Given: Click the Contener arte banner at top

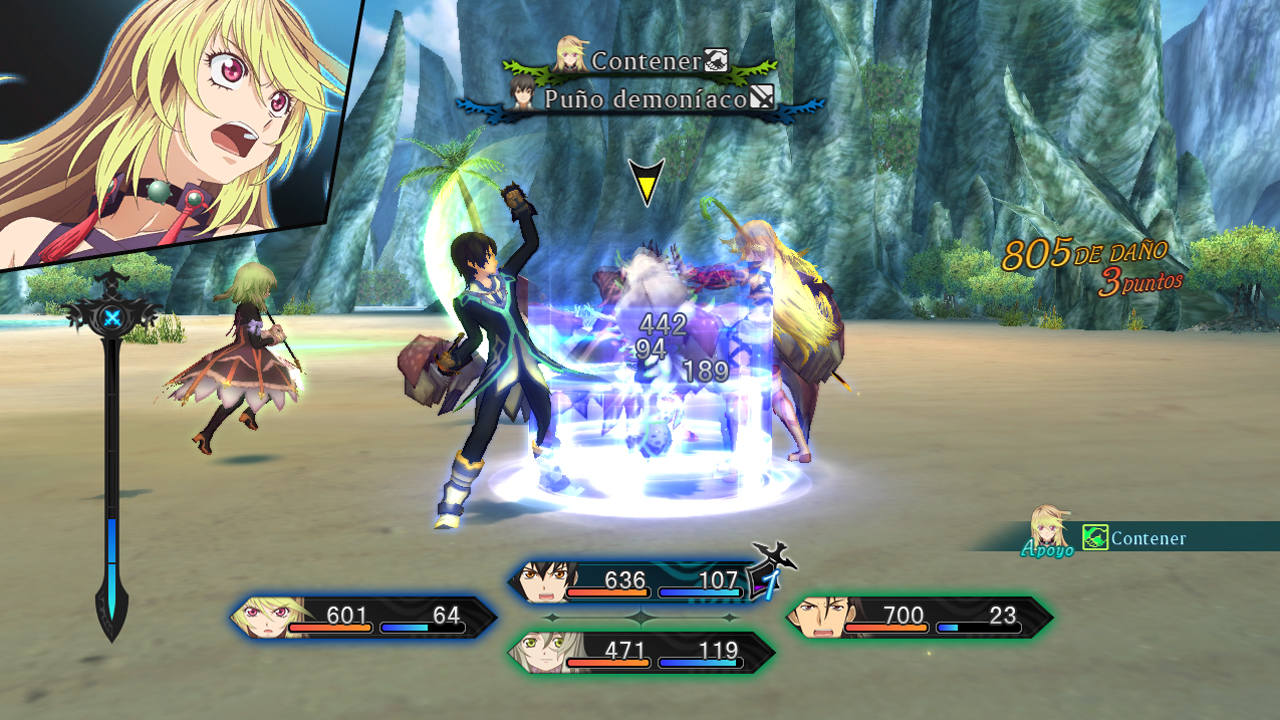Looking at the screenshot, I should click(x=641, y=61).
